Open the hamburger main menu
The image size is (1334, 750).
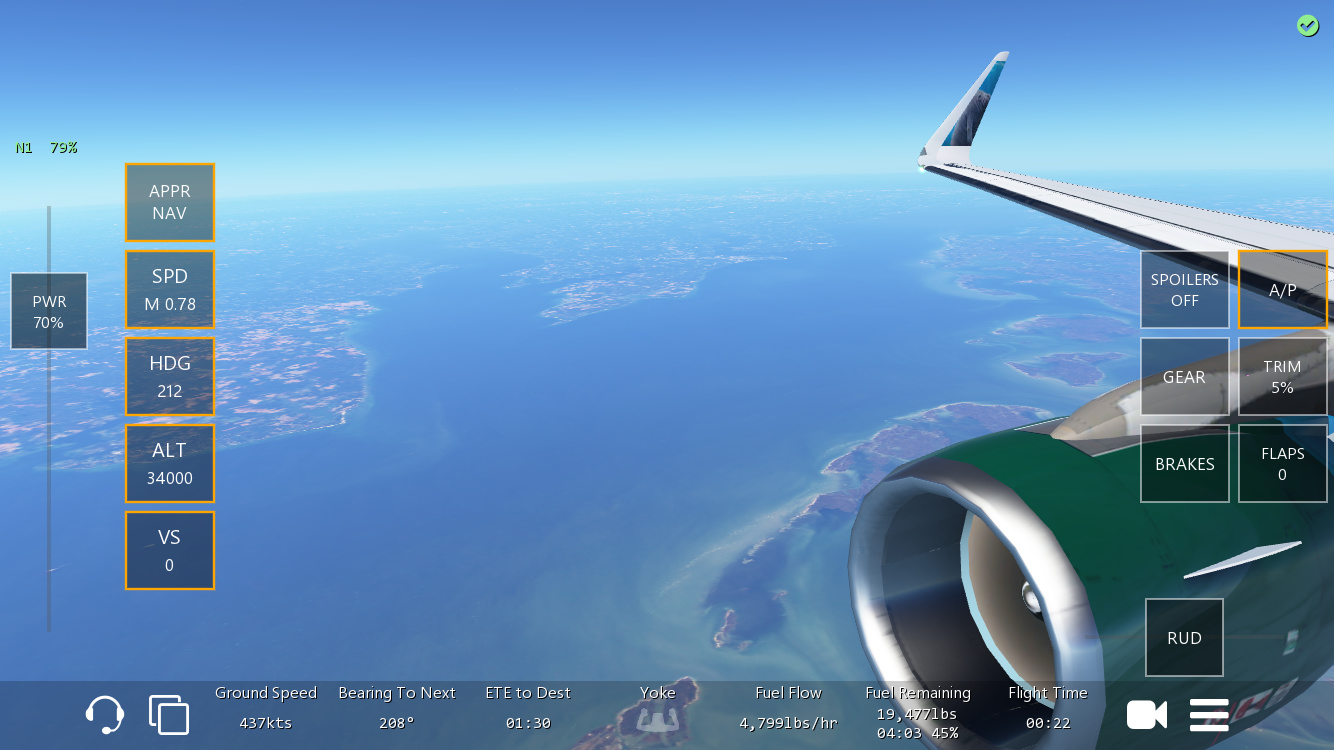click(x=1209, y=715)
